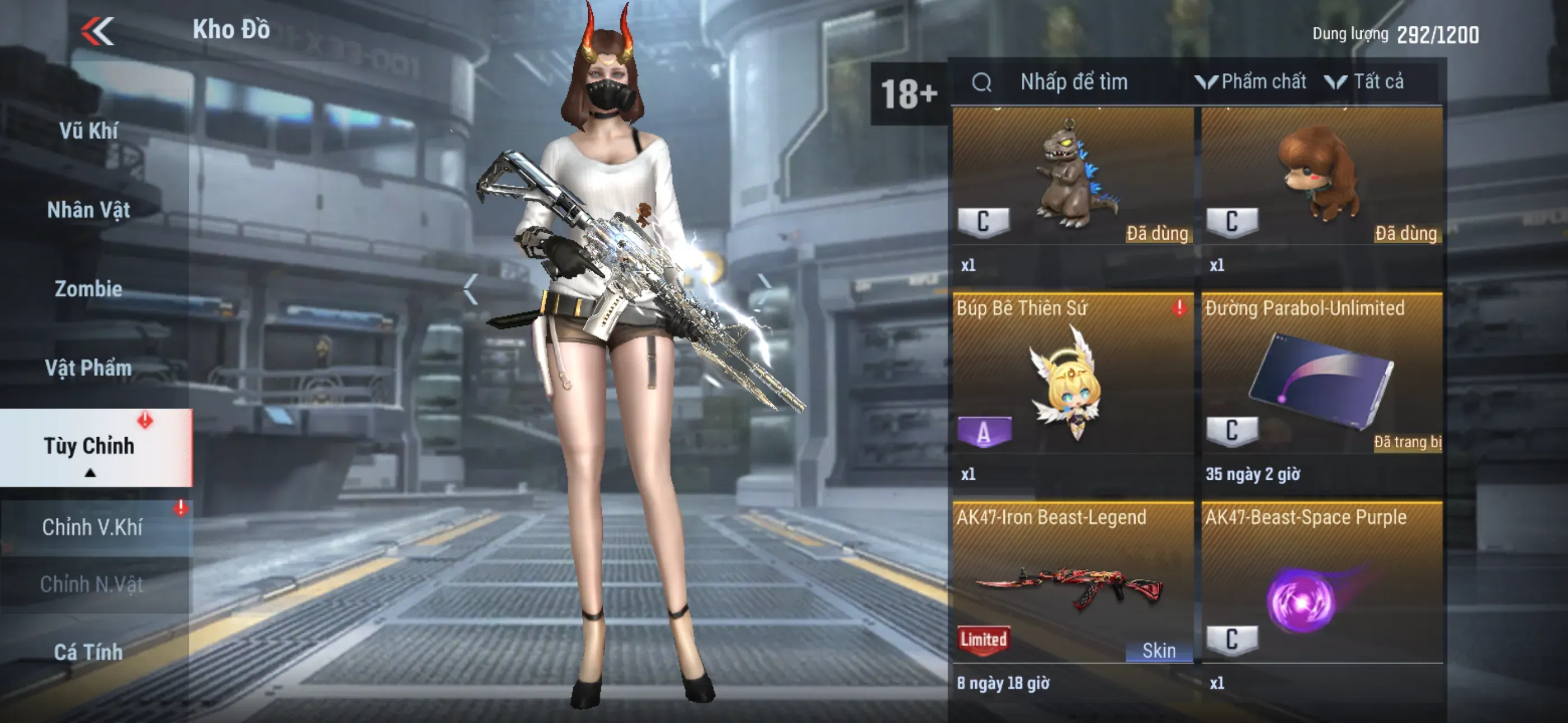Select the AK47-Iron Beast-Legend skin

point(1072,590)
